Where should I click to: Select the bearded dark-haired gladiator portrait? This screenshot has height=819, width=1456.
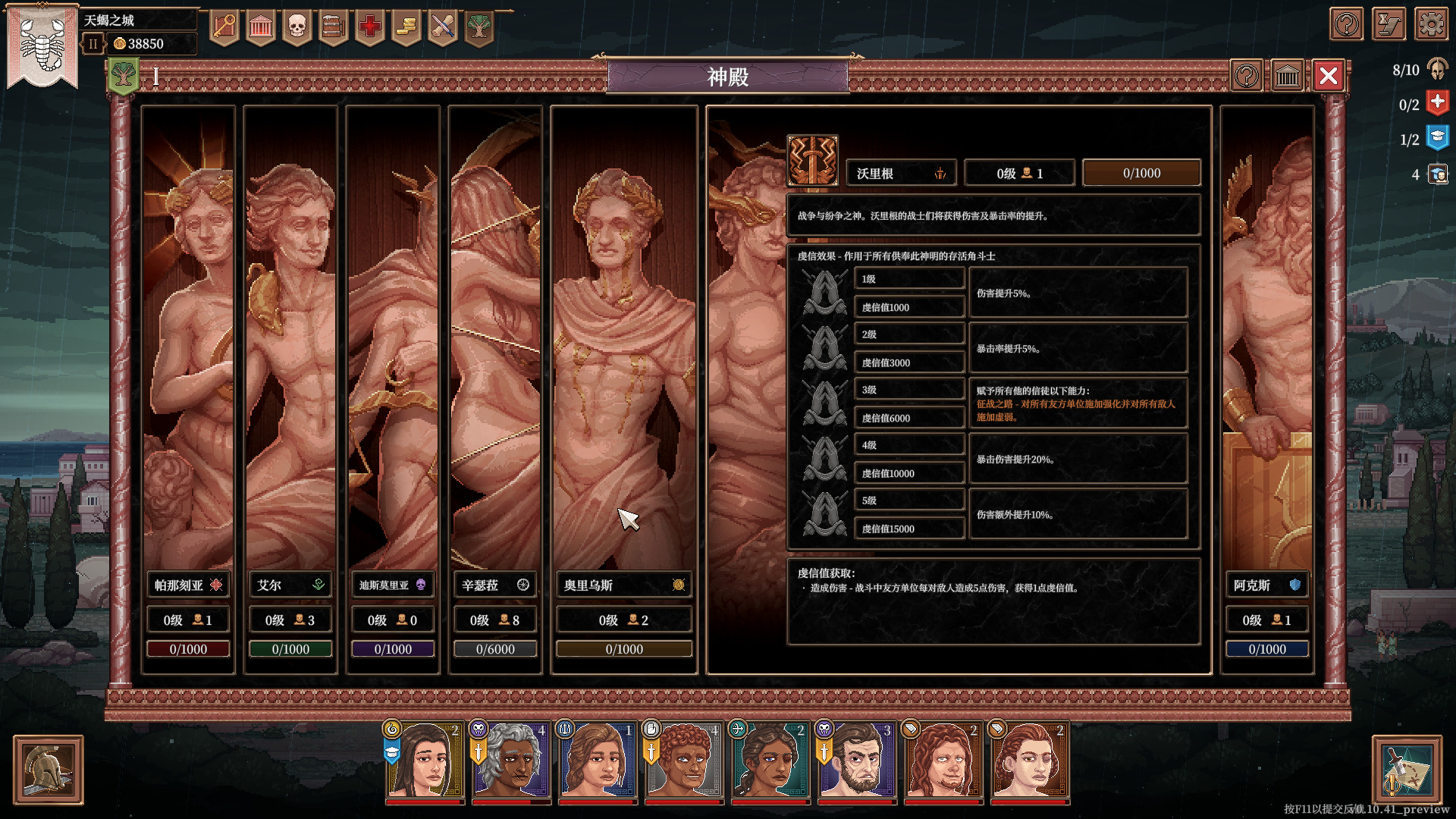857,762
